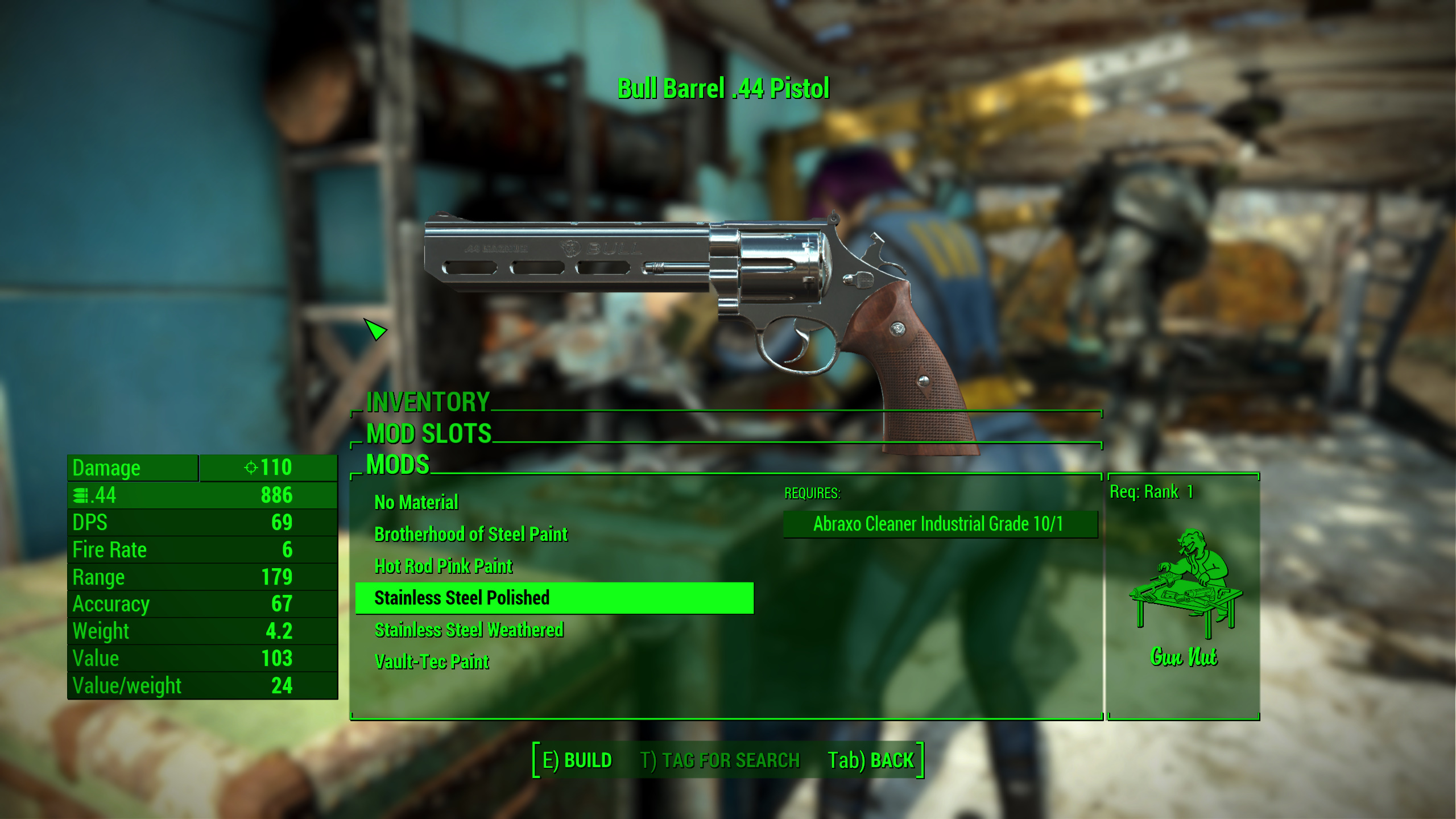This screenshot has width=1456, height=819.
Task: Choose Brotherhood of Steel Paint
Action: click(470, 534)
